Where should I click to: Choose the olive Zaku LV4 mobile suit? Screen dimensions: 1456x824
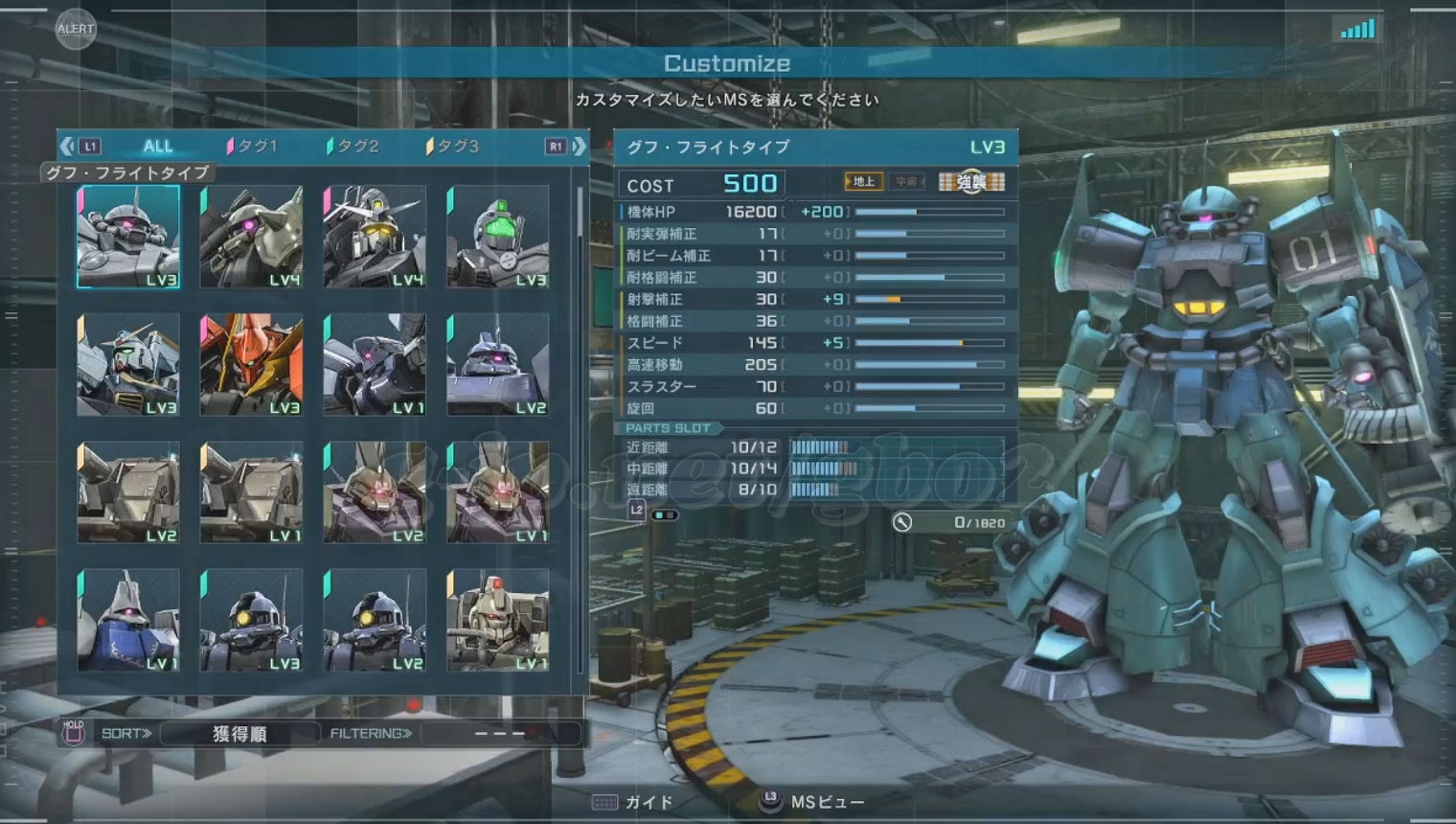pos(252,237)
